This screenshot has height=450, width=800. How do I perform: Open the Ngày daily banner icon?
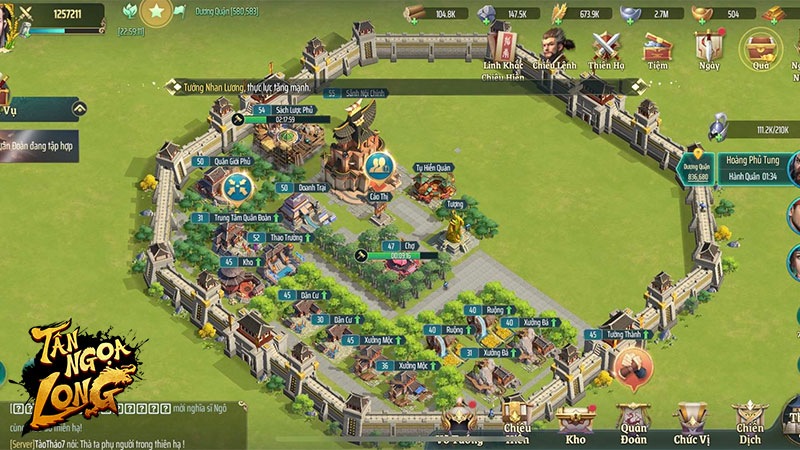(709, 49)
